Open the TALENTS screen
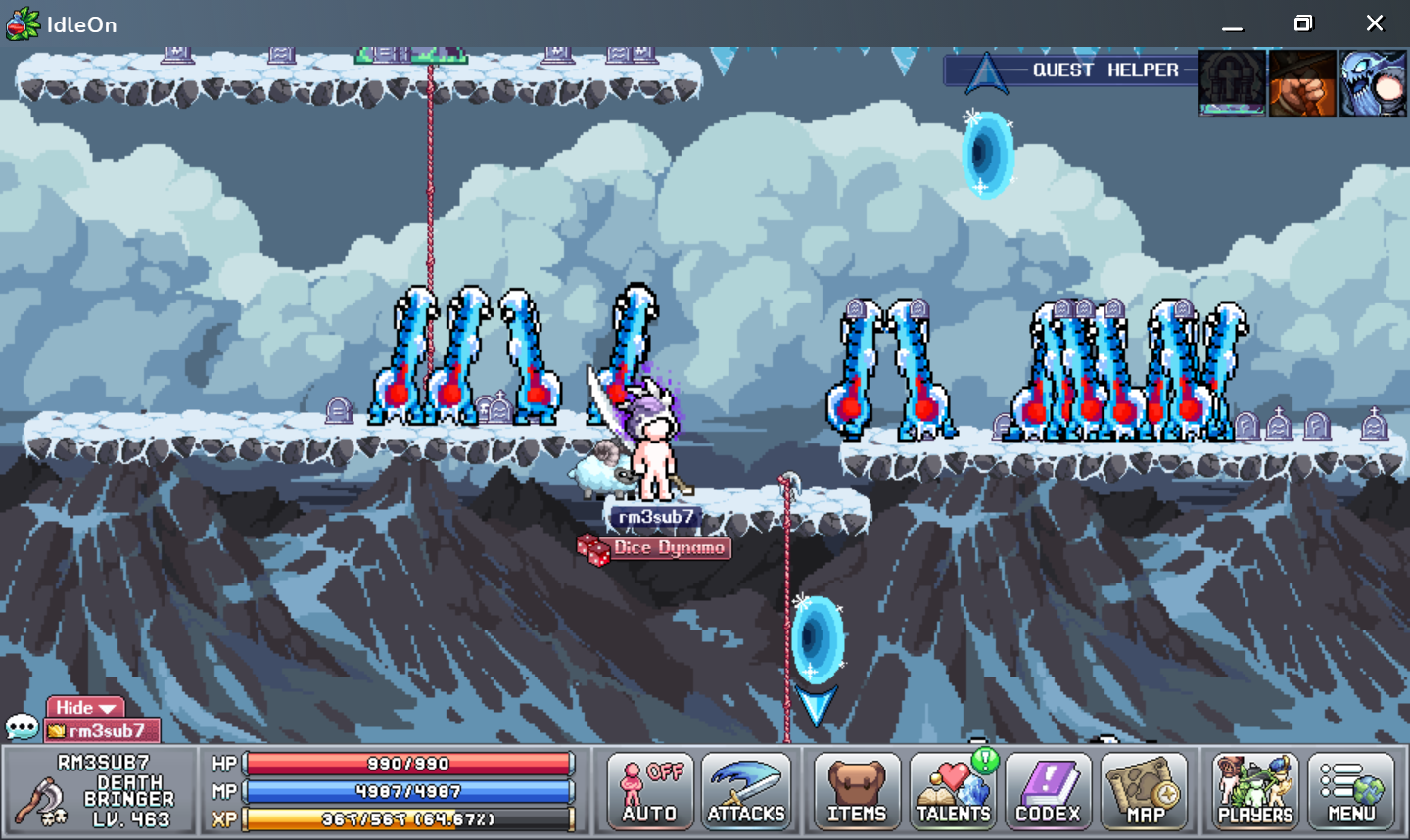Screen dimensions: 1410x840 [952, 791]
